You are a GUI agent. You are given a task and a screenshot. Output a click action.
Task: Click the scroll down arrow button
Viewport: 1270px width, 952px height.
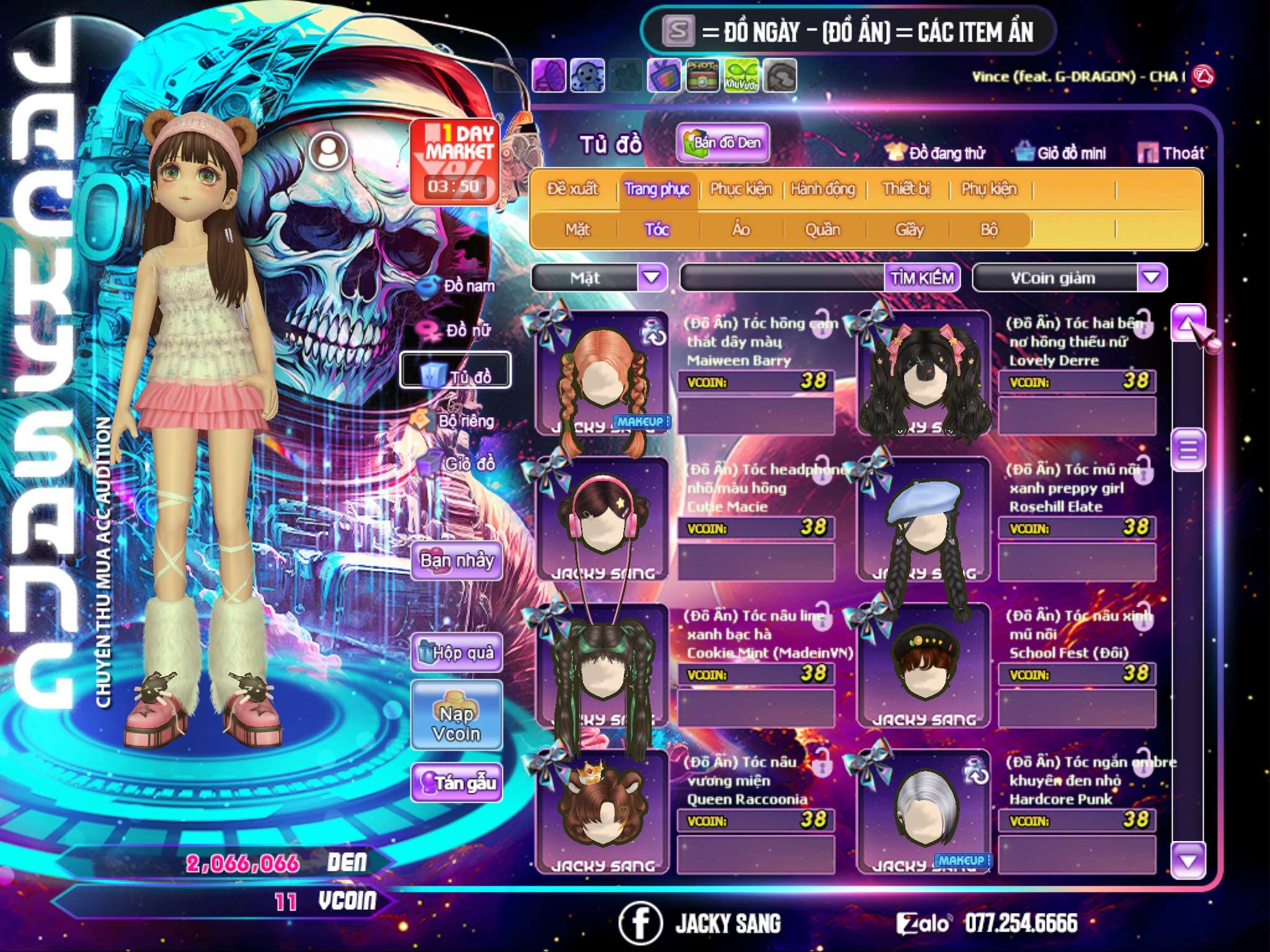[x=1188, y=861]
